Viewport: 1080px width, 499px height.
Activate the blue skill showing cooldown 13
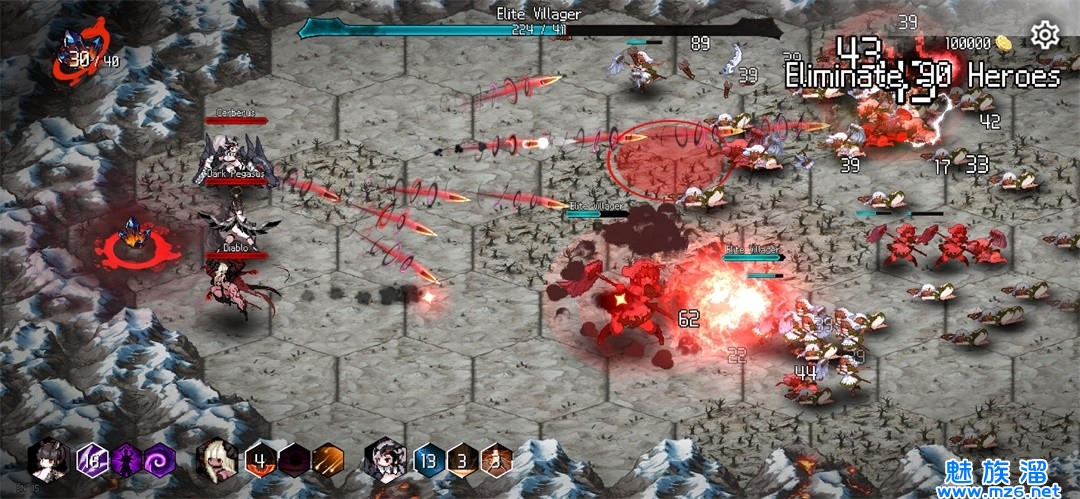click(429, 460)
